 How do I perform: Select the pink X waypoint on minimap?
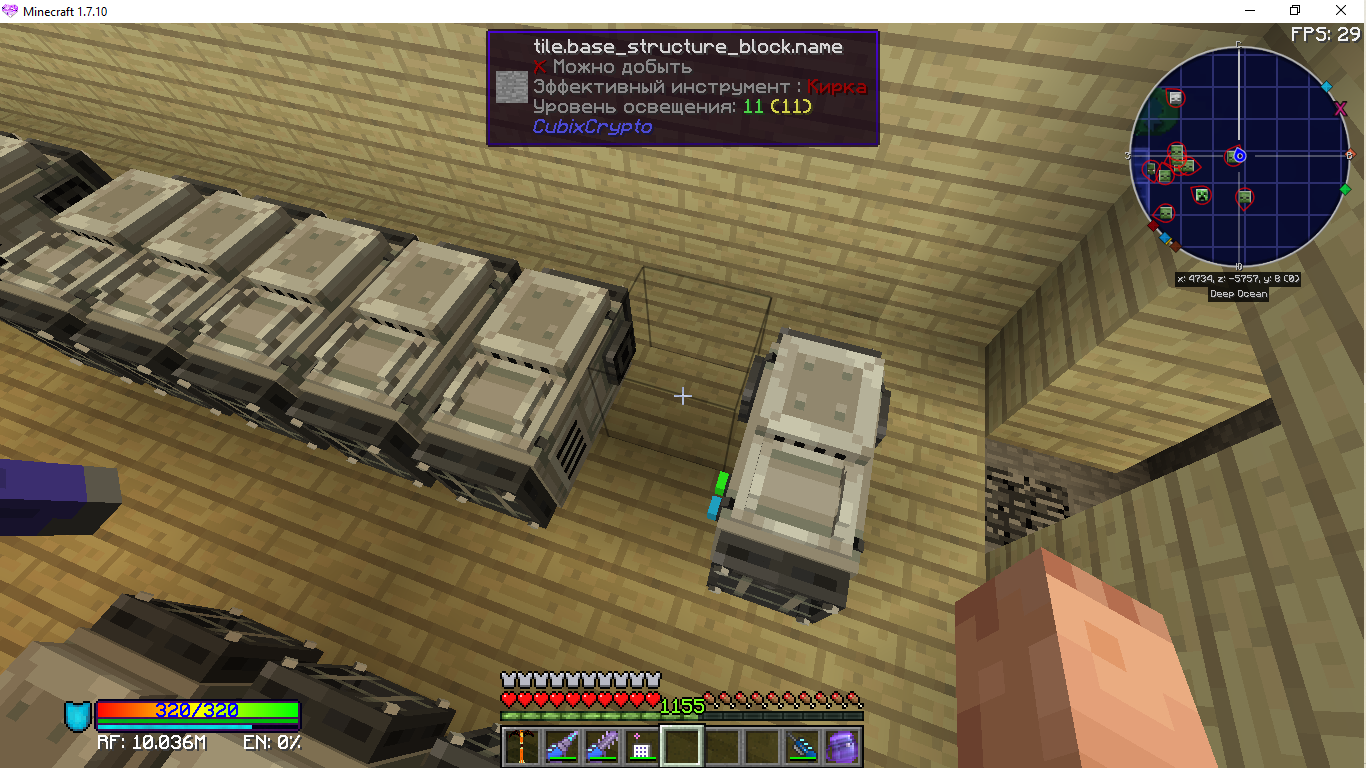coord(1340,108)
